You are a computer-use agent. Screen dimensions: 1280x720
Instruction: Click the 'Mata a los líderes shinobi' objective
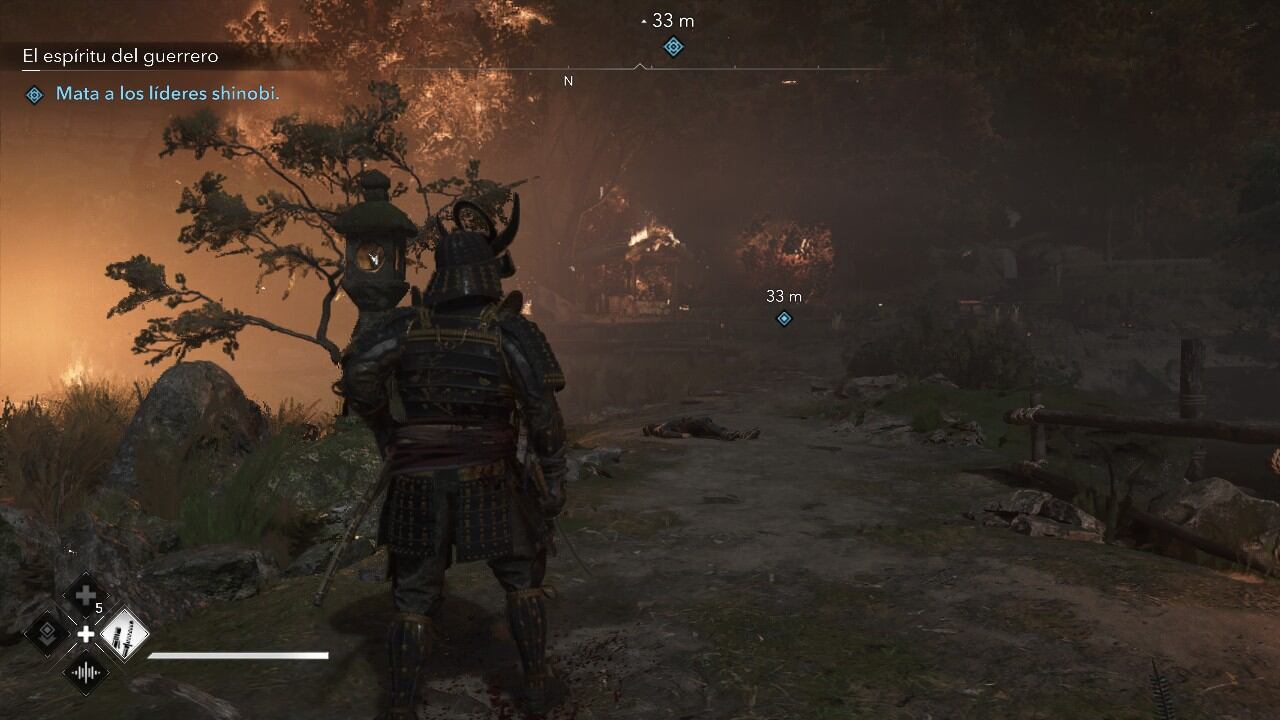[167, 94]
